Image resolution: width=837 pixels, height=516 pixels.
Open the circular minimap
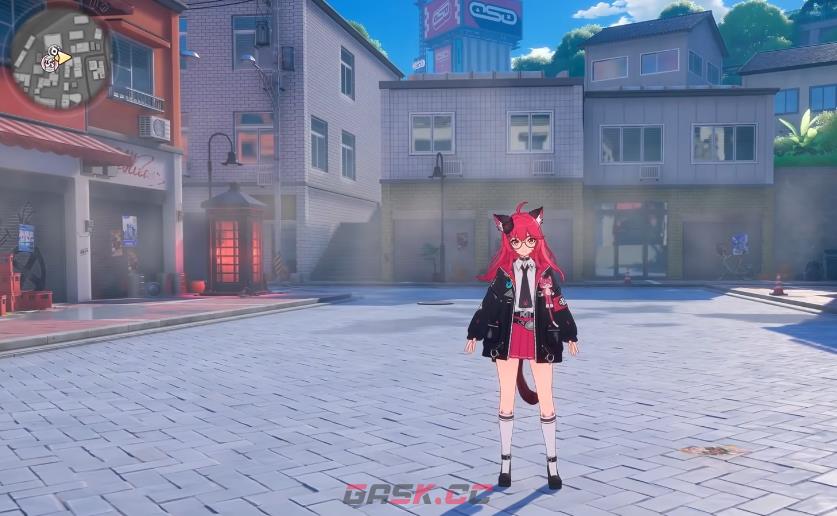pyautogui.click(x=58, y=58)
